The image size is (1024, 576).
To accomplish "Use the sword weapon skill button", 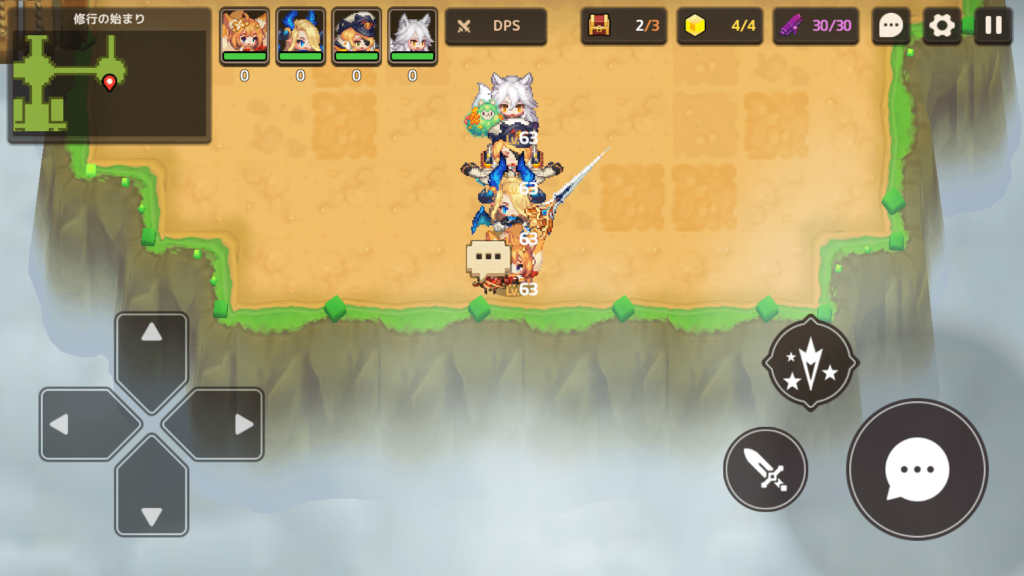I will (x=765, y=468).
